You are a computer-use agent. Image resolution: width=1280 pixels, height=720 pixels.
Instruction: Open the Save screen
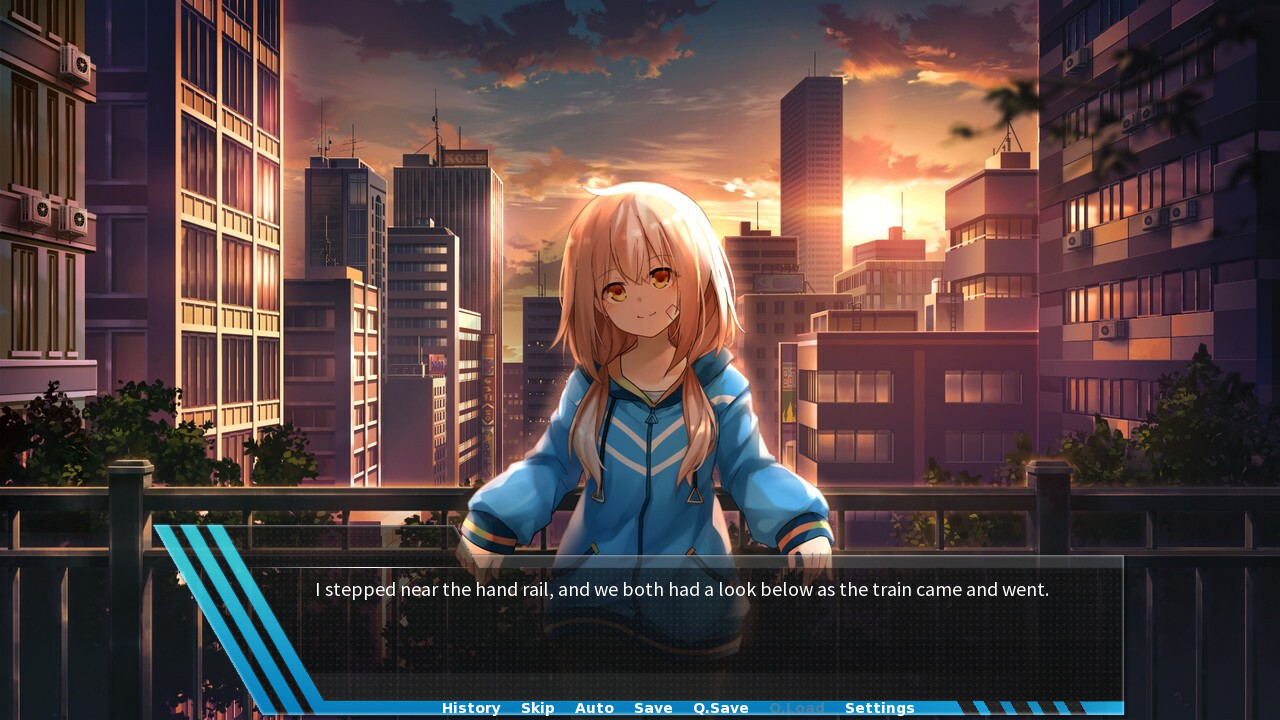pyautogui.click(x=652, y=707)
